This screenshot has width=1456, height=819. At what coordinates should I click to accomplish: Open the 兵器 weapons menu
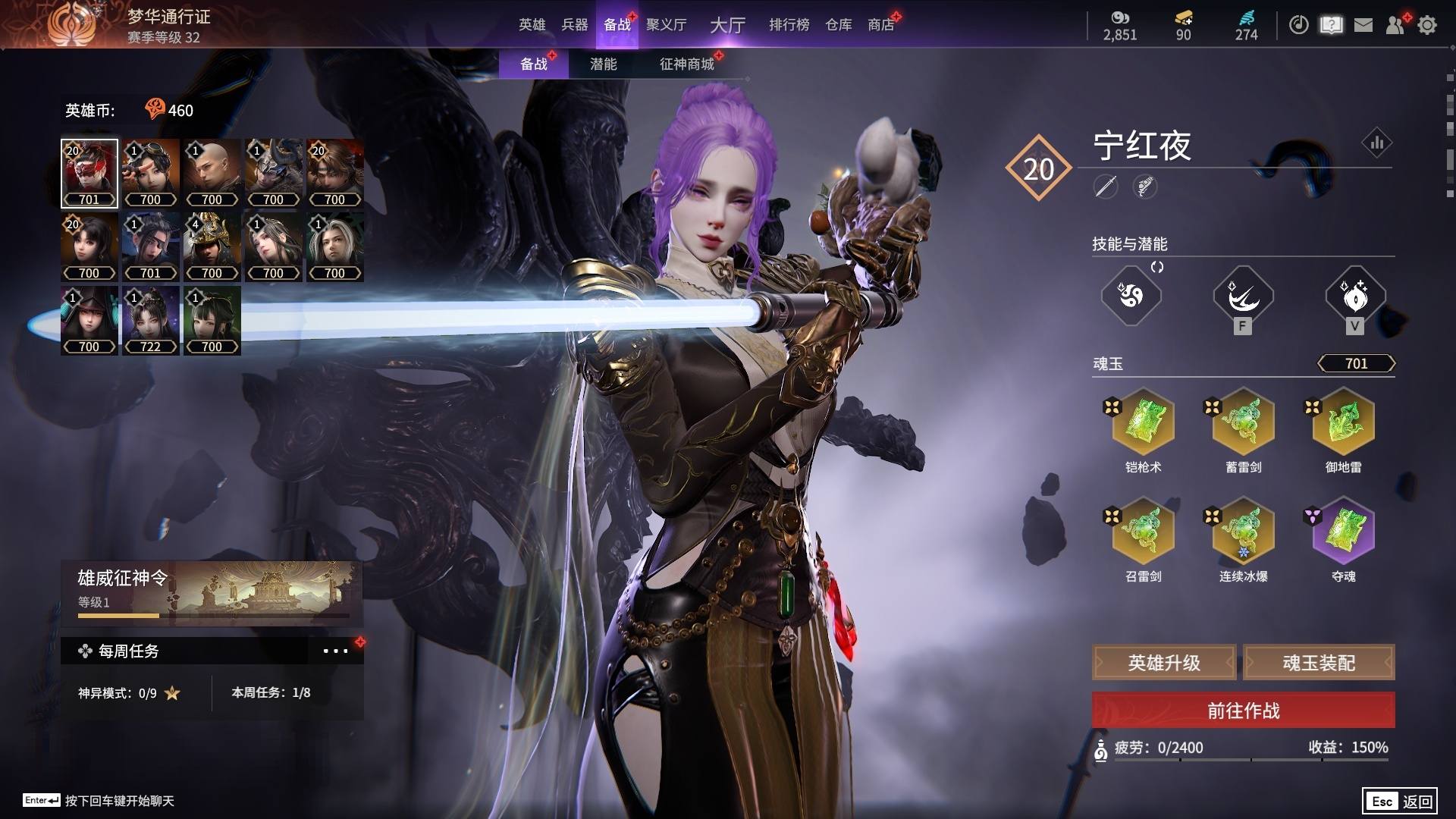pyautogui.click(x=574, y=25)
